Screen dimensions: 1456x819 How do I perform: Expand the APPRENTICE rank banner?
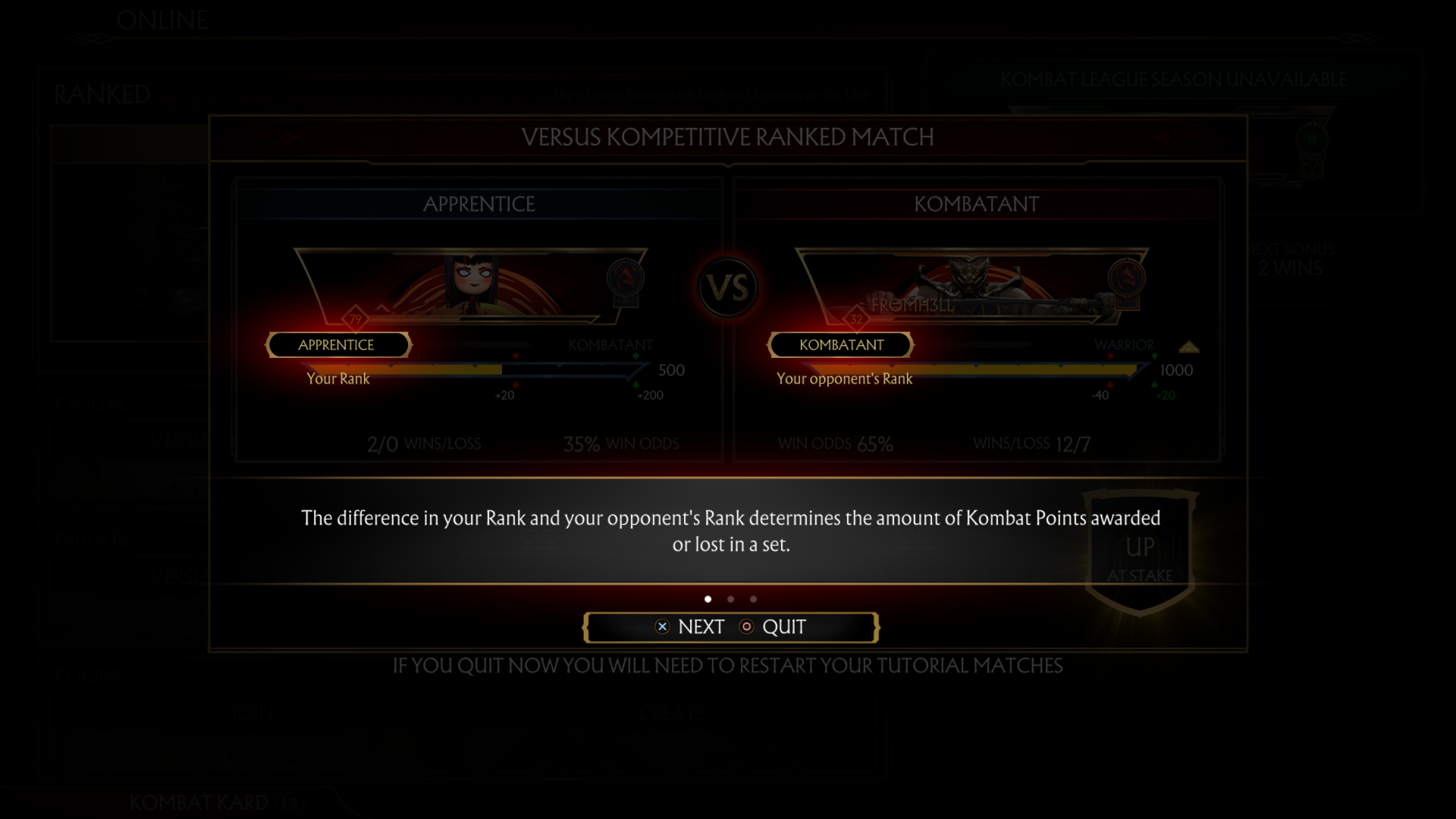(337, 345)
